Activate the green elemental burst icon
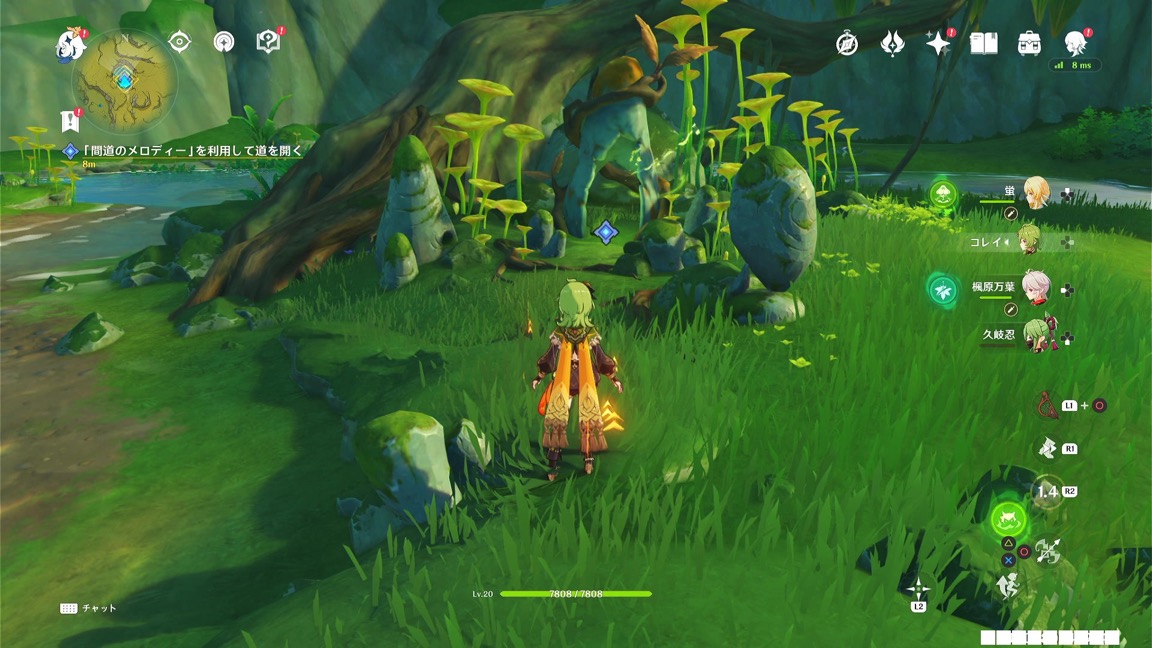1152x648 pixels. pyautogui.click(x=1009, y=520)
